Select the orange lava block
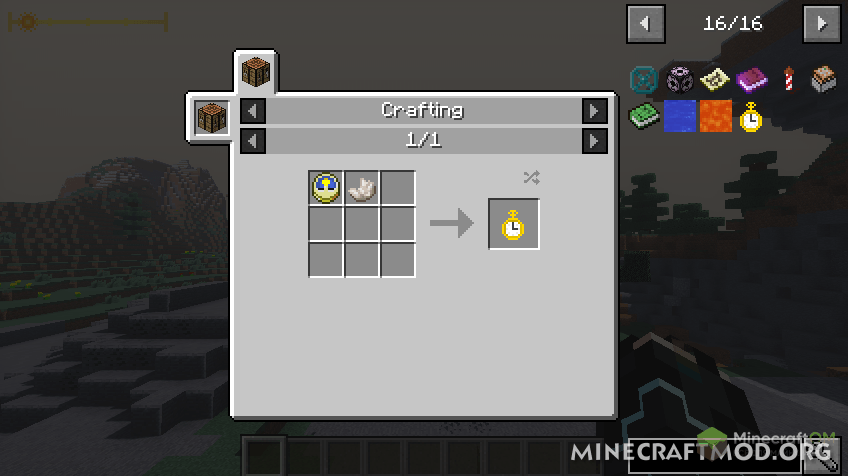This screenshot has height=476, width=848. click(714, 116)
